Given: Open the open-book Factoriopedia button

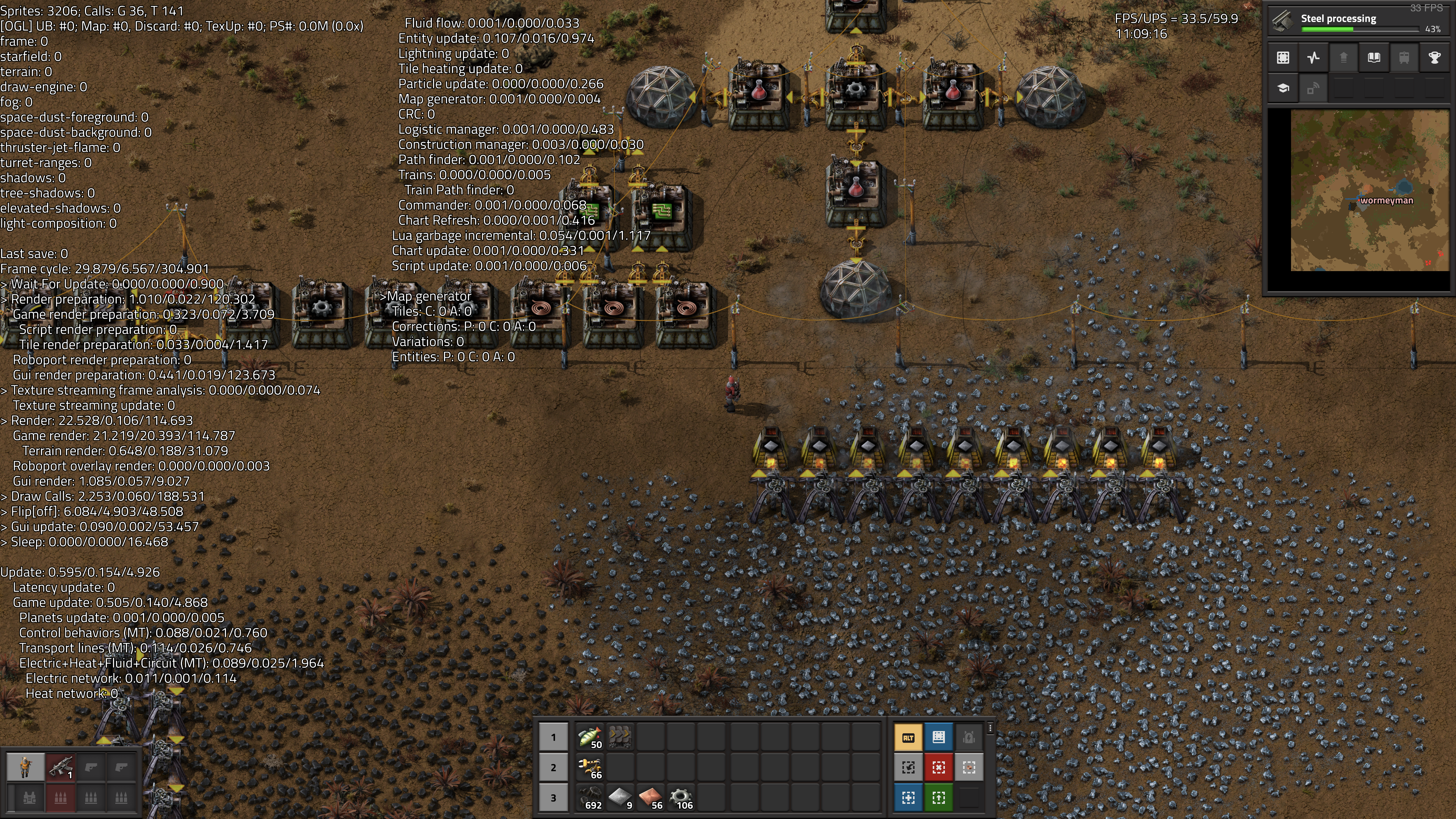Looking at the screenshot, I should [x=1373, y=58].
